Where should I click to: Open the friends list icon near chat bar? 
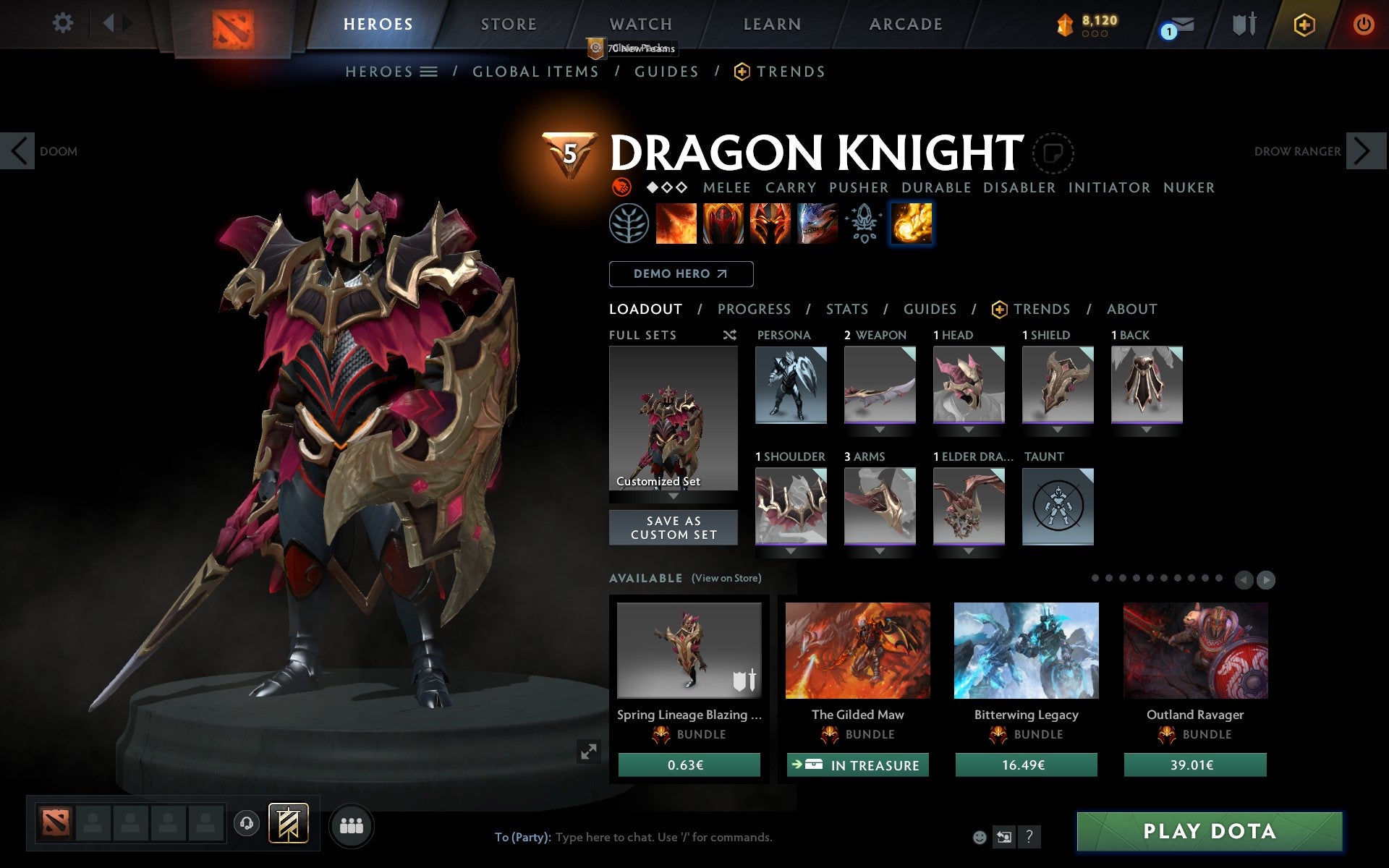[352, 825]
